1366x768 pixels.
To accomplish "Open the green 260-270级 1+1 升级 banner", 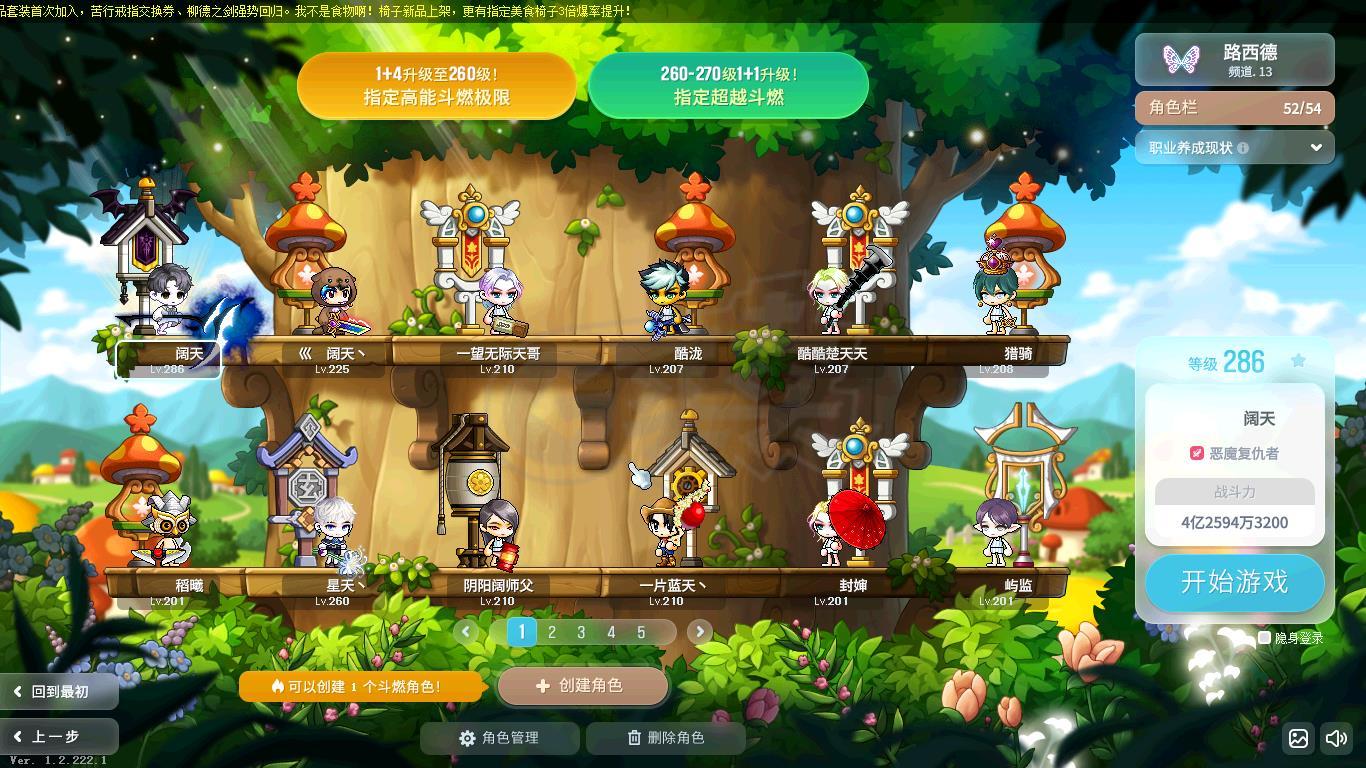I will 728,86.
